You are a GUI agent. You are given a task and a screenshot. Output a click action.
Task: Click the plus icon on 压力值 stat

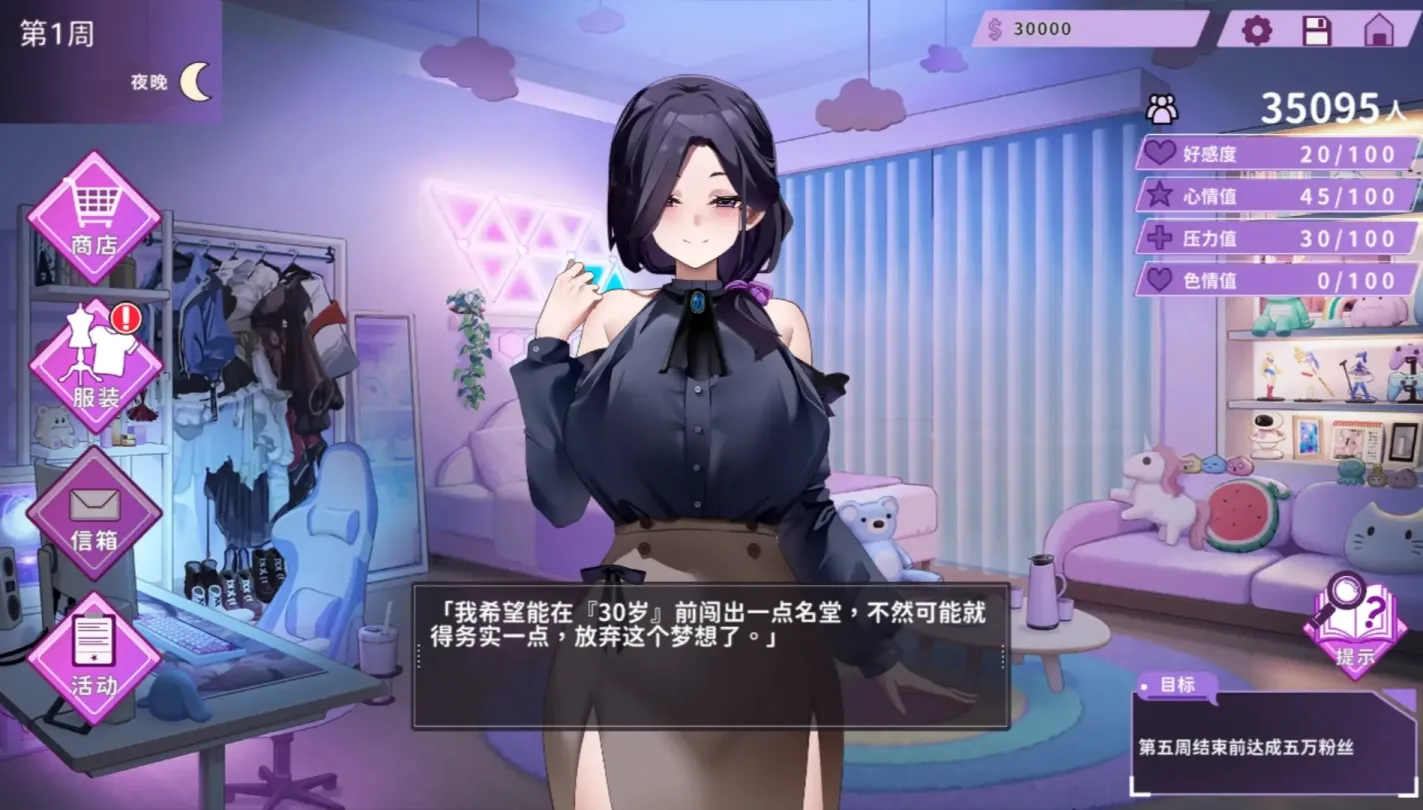[1158, 238]
